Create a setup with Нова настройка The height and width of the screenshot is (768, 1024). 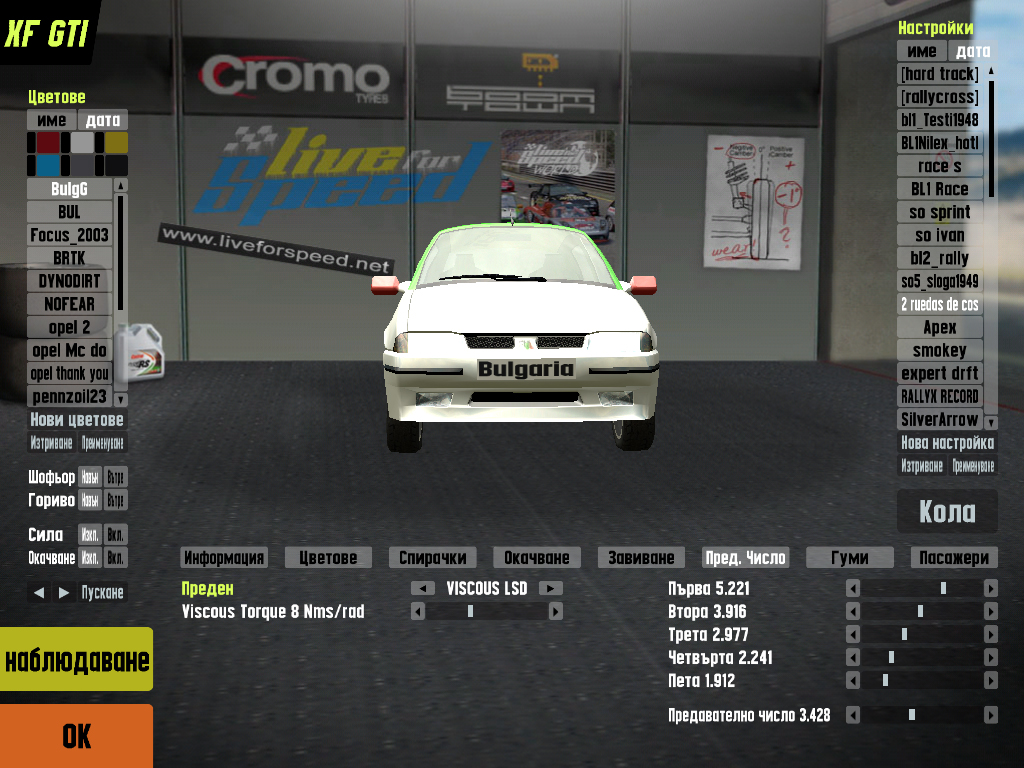coord(947,442)
